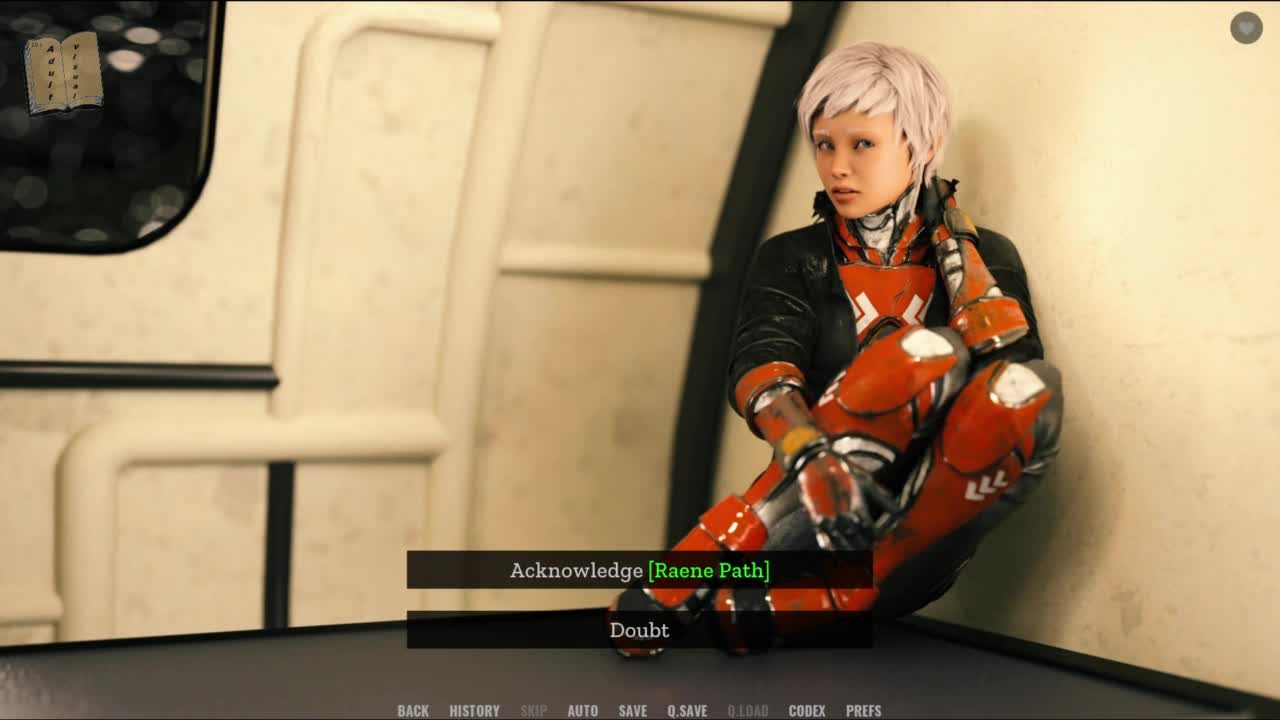The image size is (1280, 720).
Task: Choose the Acknowledge [Raene Path] option
Action: 639,570
